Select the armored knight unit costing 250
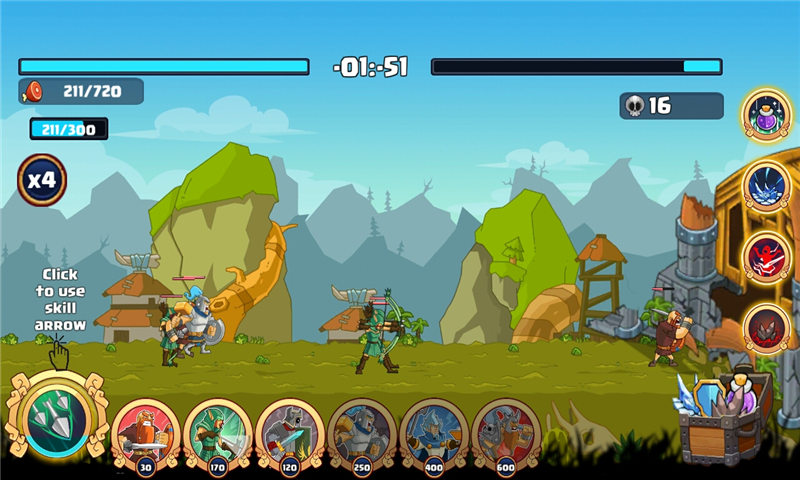Viewport: 800px width, 480px height. [362, 431]
